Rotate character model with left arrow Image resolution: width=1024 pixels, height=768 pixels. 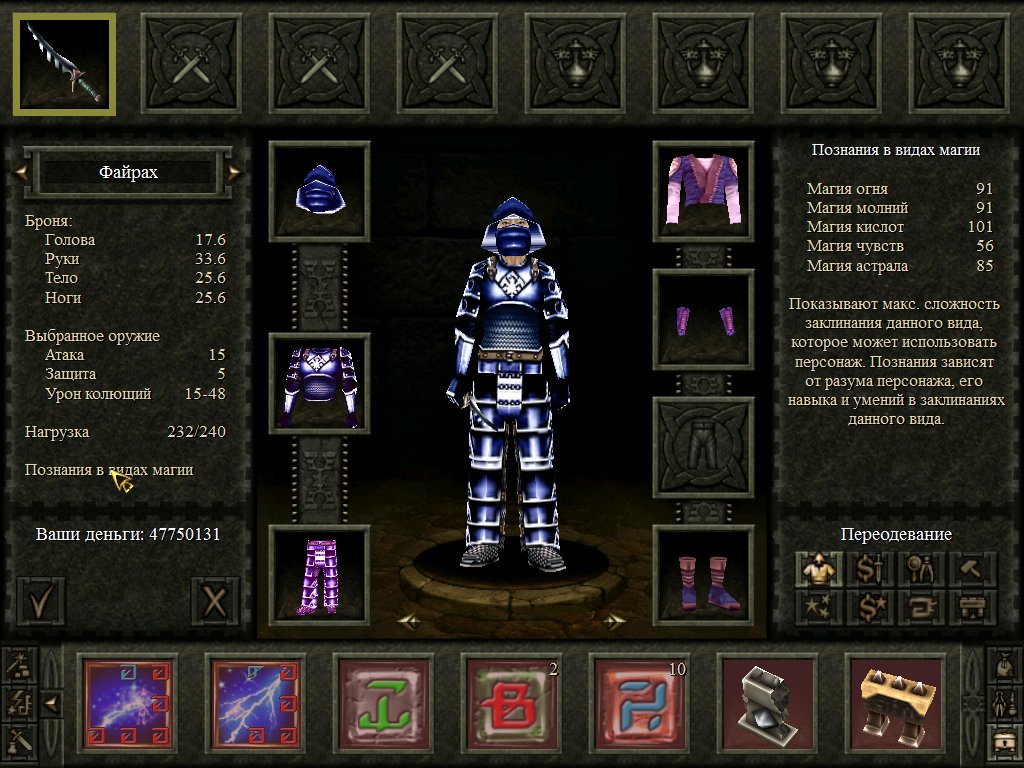pos(409,621)
